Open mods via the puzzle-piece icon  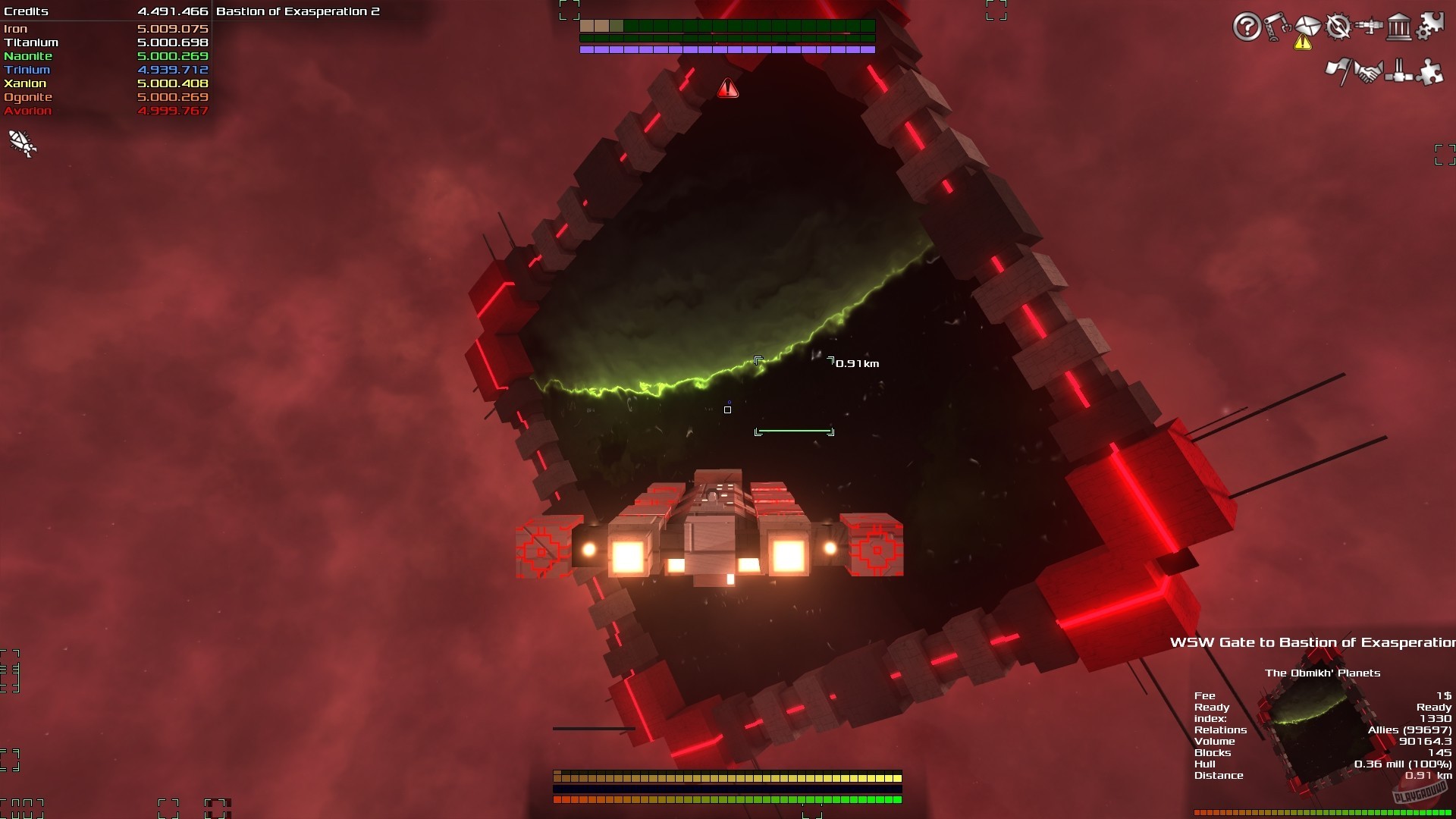[x=1430, y=71]
